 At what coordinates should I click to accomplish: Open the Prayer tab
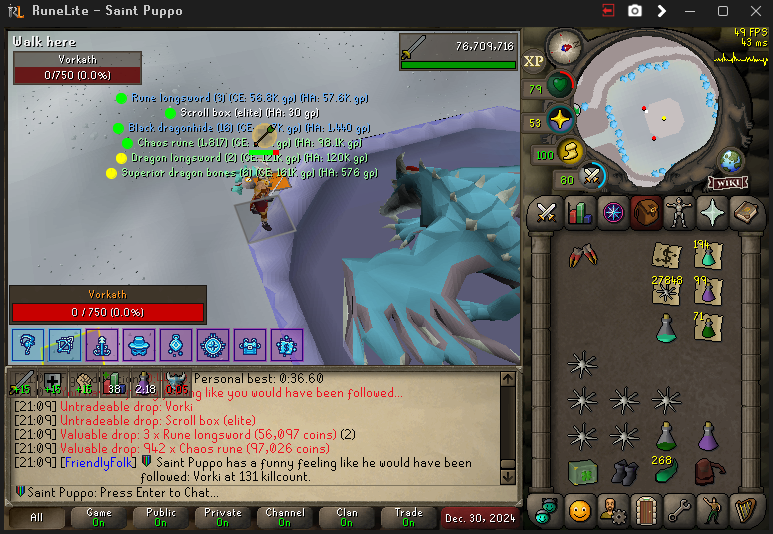tap(712, 213)
